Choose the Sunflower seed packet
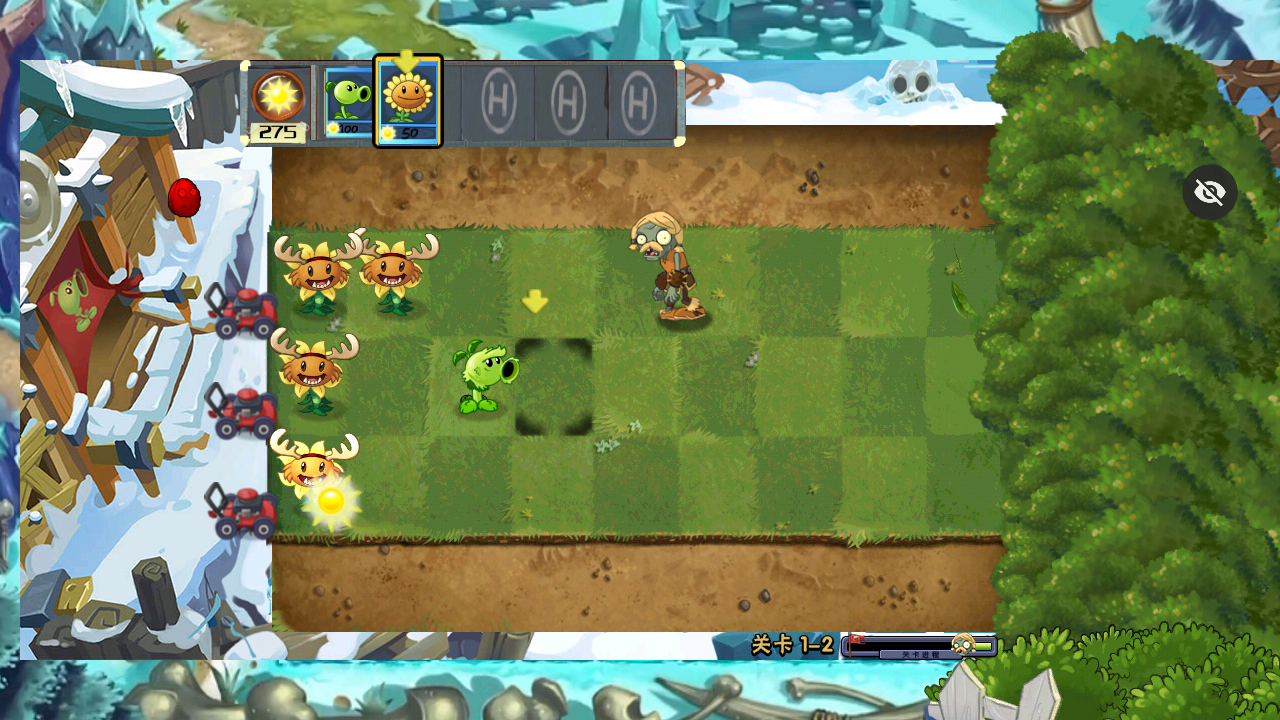This screenshot has height=720, width=1280. (x=408, y=102)
